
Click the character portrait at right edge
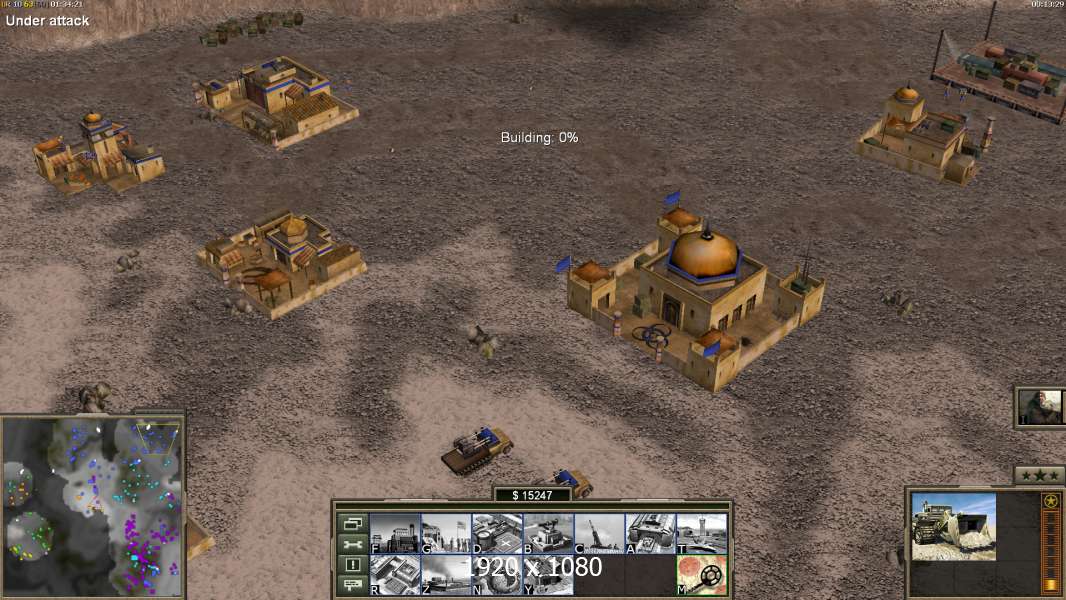[1041, 407]
